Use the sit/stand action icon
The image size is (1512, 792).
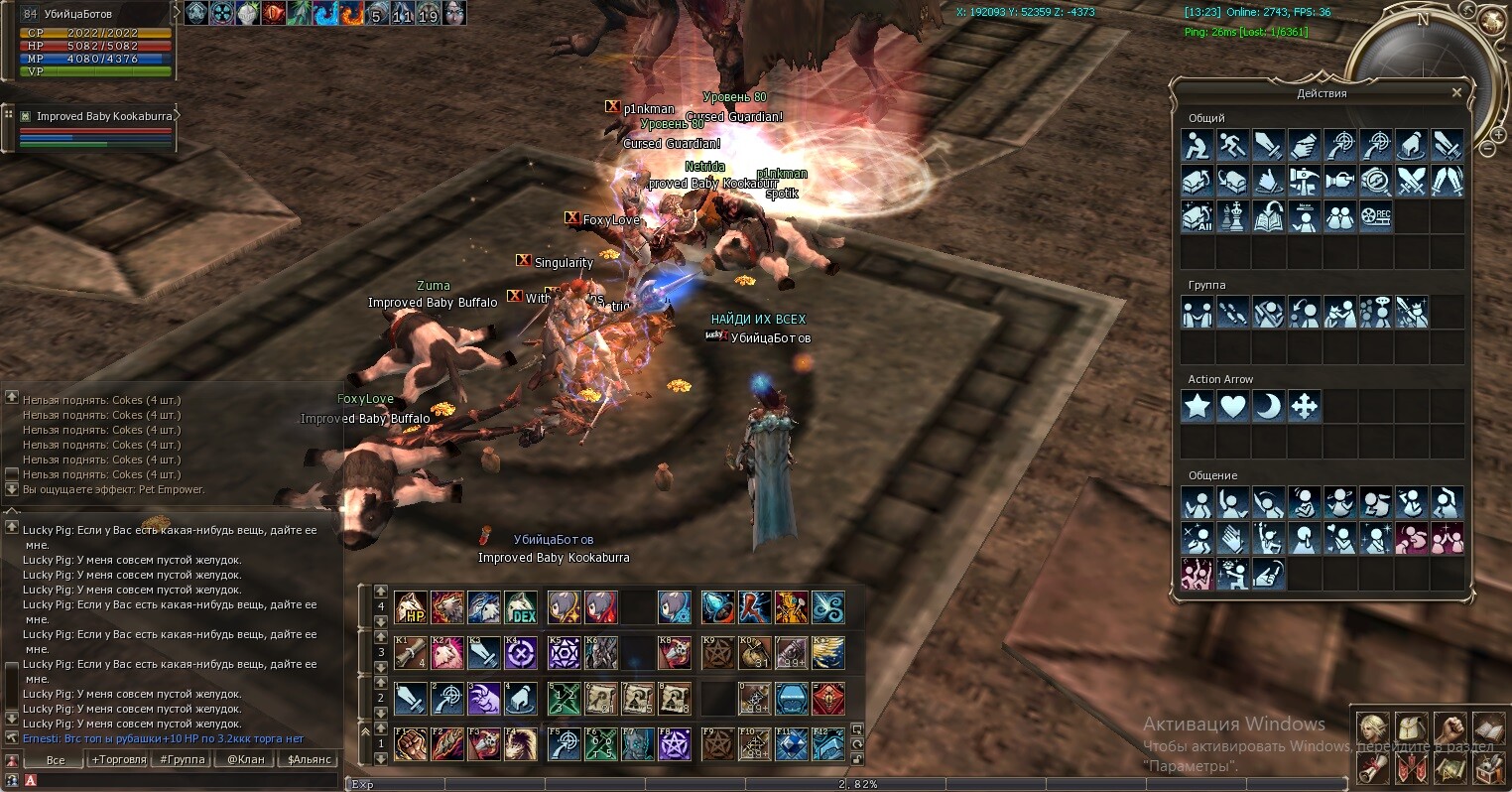click(x=1197, y=145)
